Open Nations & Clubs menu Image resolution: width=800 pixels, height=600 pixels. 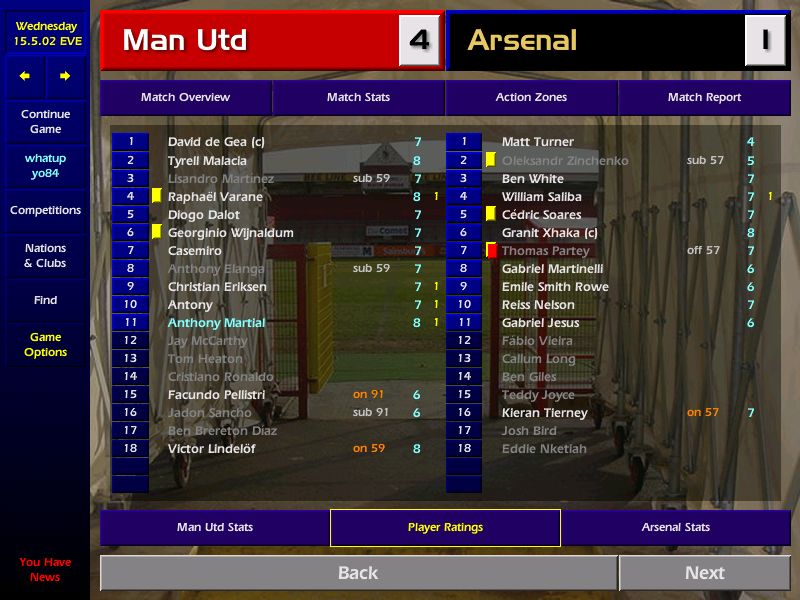click(x=45, y=255)
